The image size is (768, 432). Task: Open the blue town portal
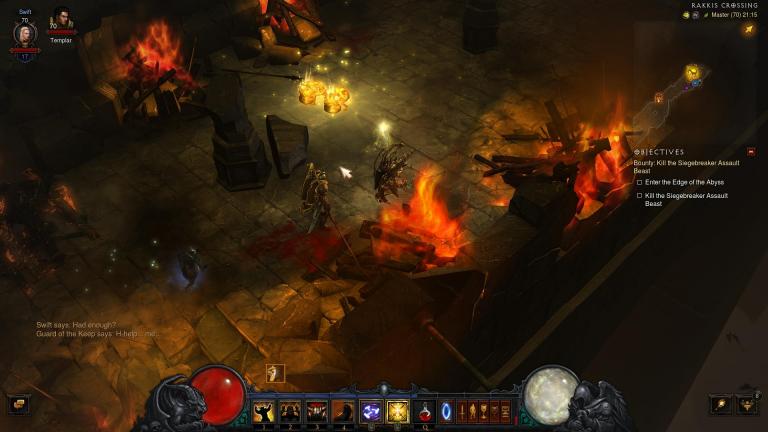tap(447, 411)
